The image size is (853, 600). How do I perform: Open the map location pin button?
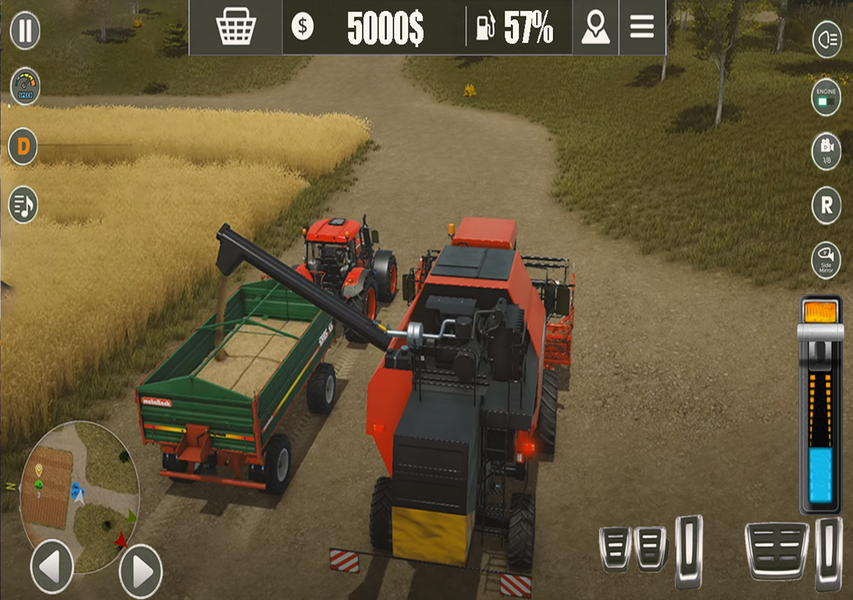(x=596, y=28)
